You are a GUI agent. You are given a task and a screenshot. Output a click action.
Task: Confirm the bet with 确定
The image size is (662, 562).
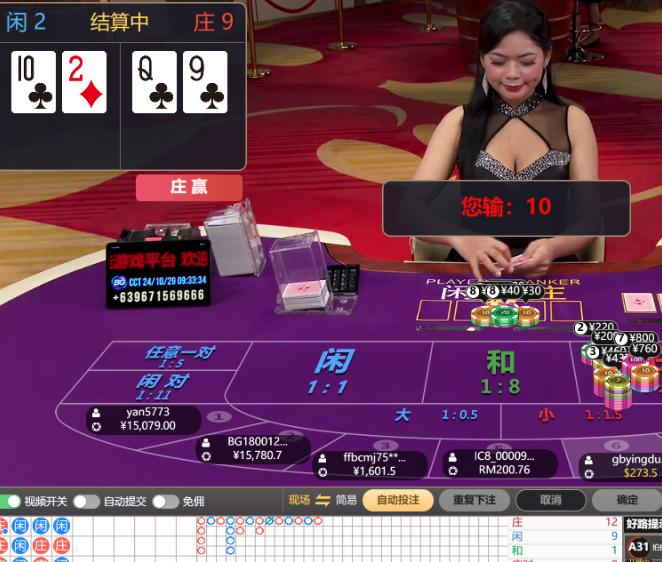(x=627, y=500)
